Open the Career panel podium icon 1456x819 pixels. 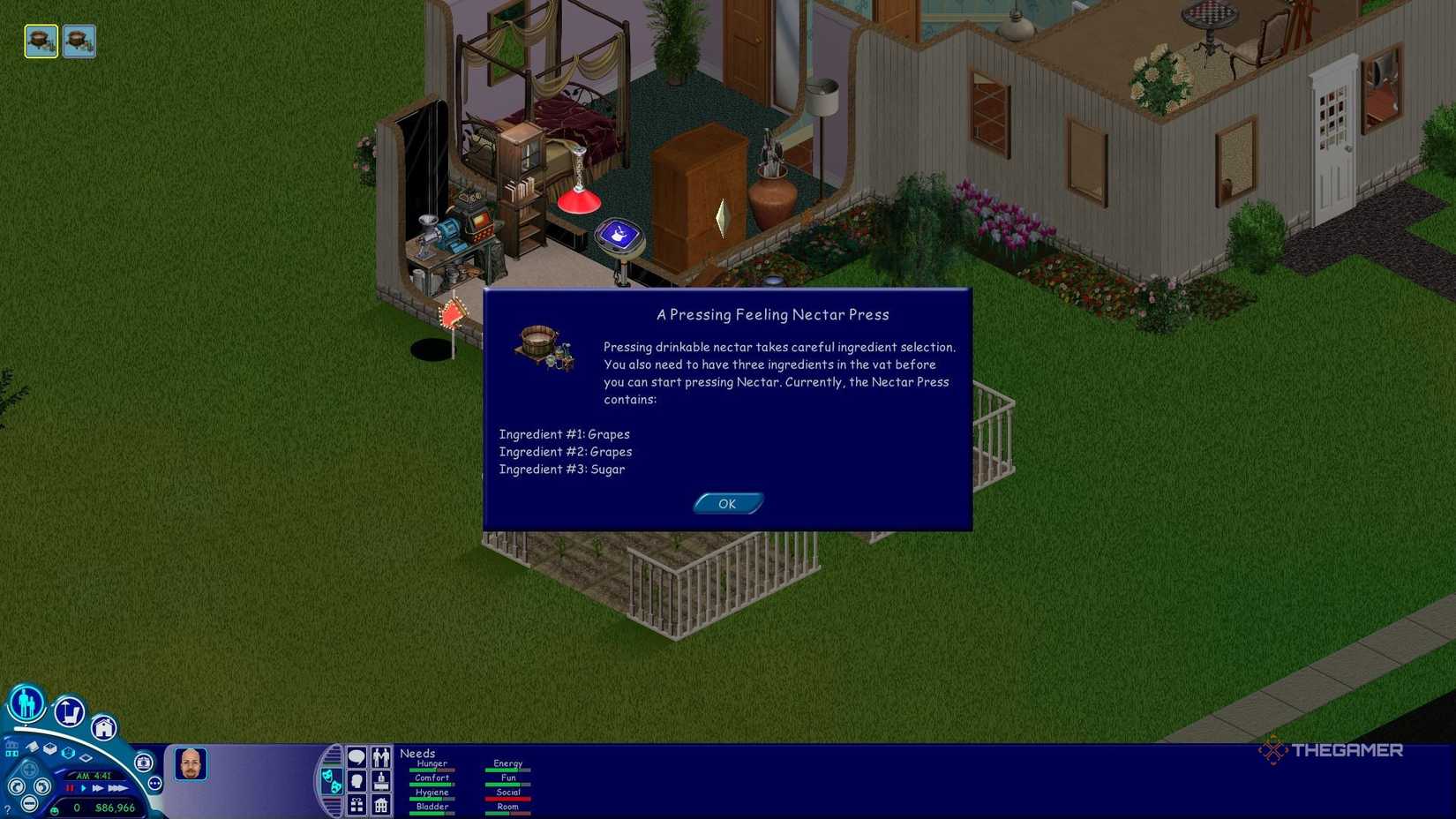coord(380,780)
